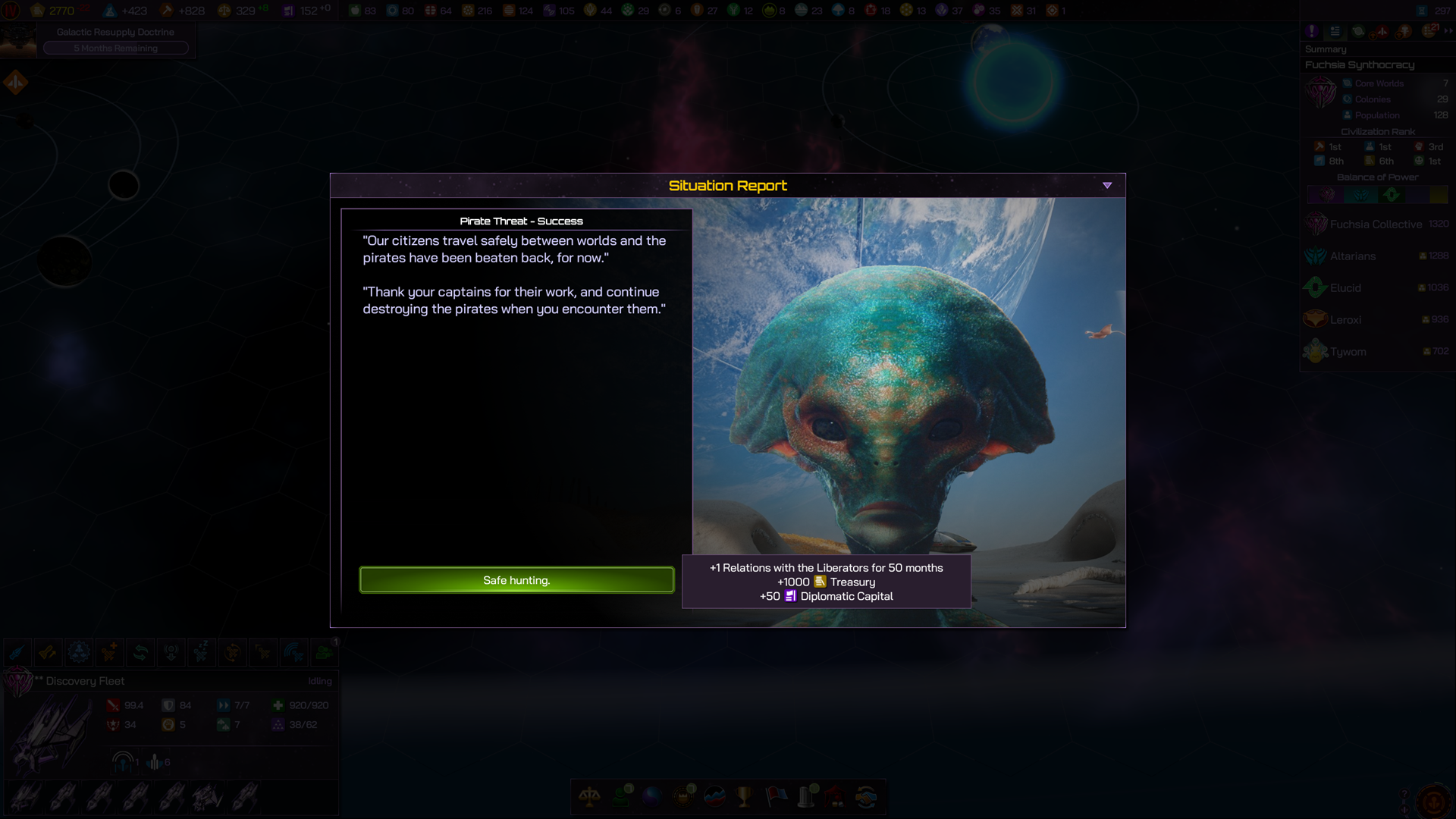Expand the side panel double-arrow button
The width and height of the screenshot is (1456, 819).
click(1448, 31)
